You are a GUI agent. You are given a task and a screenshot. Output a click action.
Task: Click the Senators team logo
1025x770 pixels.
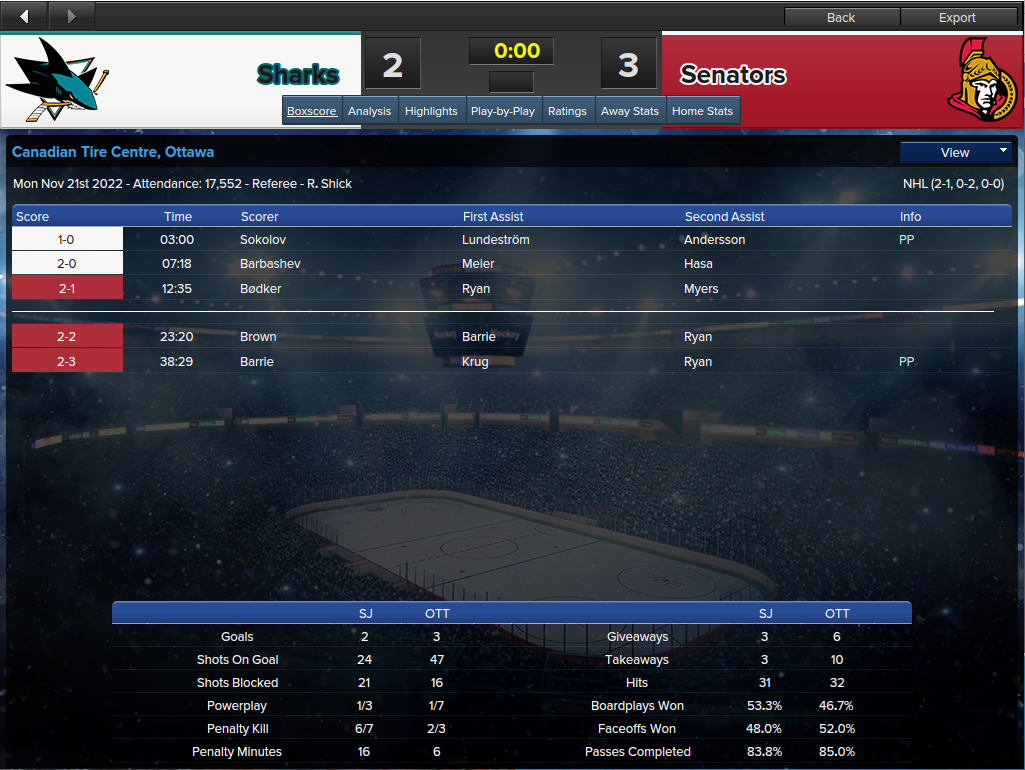pos(983,80)
